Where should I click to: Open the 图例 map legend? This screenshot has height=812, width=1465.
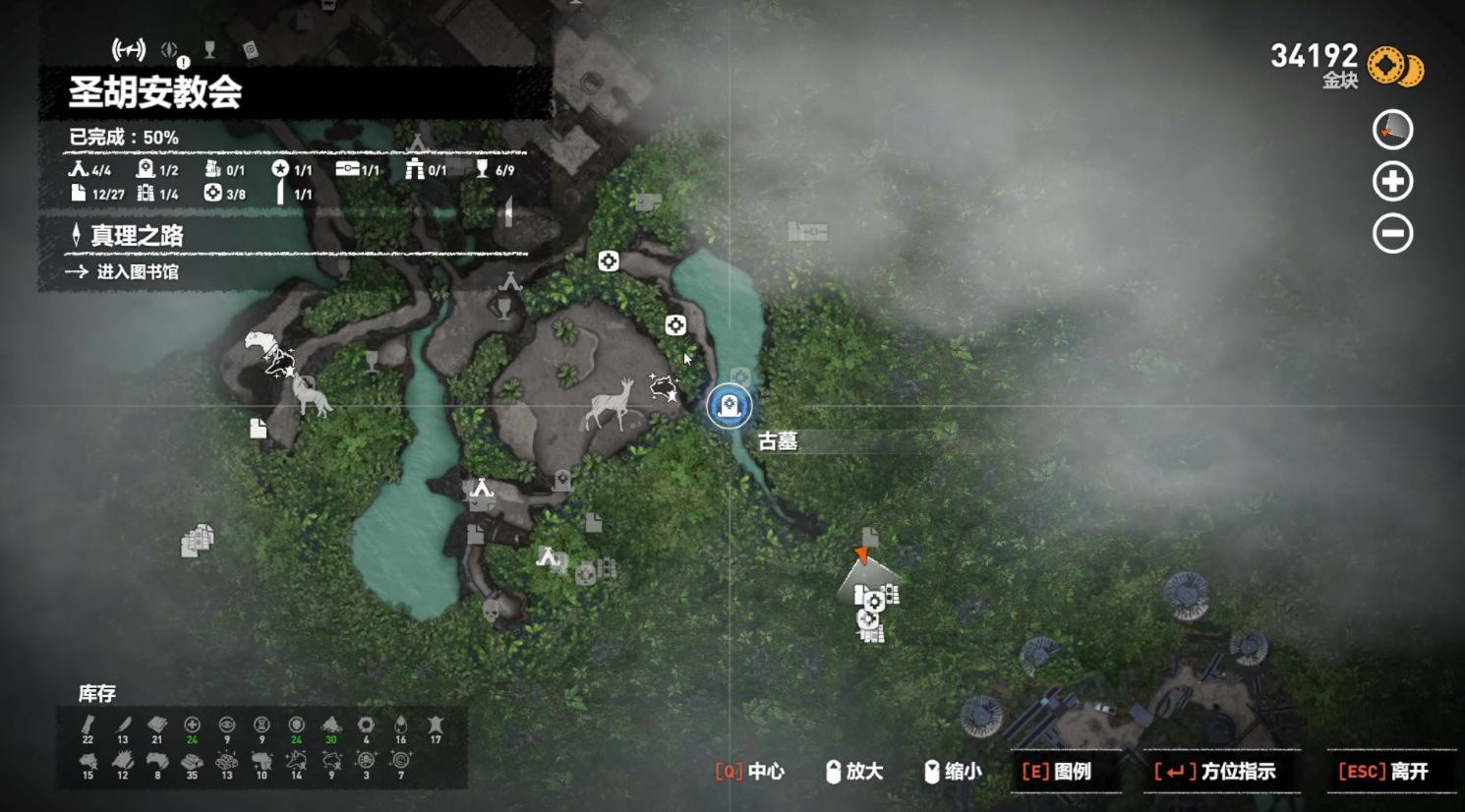1057,772
